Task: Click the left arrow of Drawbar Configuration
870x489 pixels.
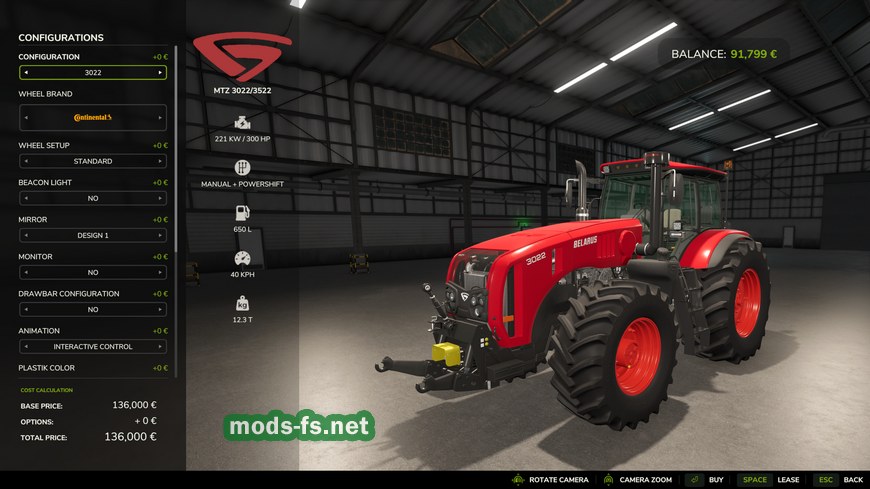Action: point(26,309)
